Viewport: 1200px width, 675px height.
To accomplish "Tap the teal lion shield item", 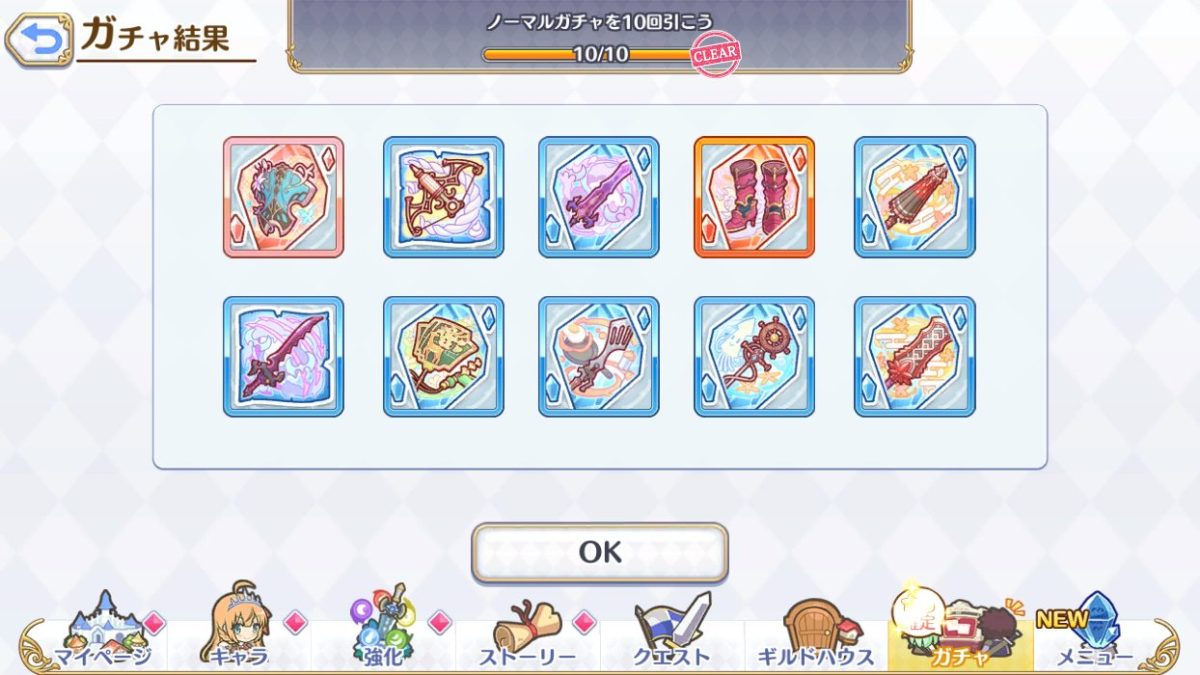I will point(283,197).
